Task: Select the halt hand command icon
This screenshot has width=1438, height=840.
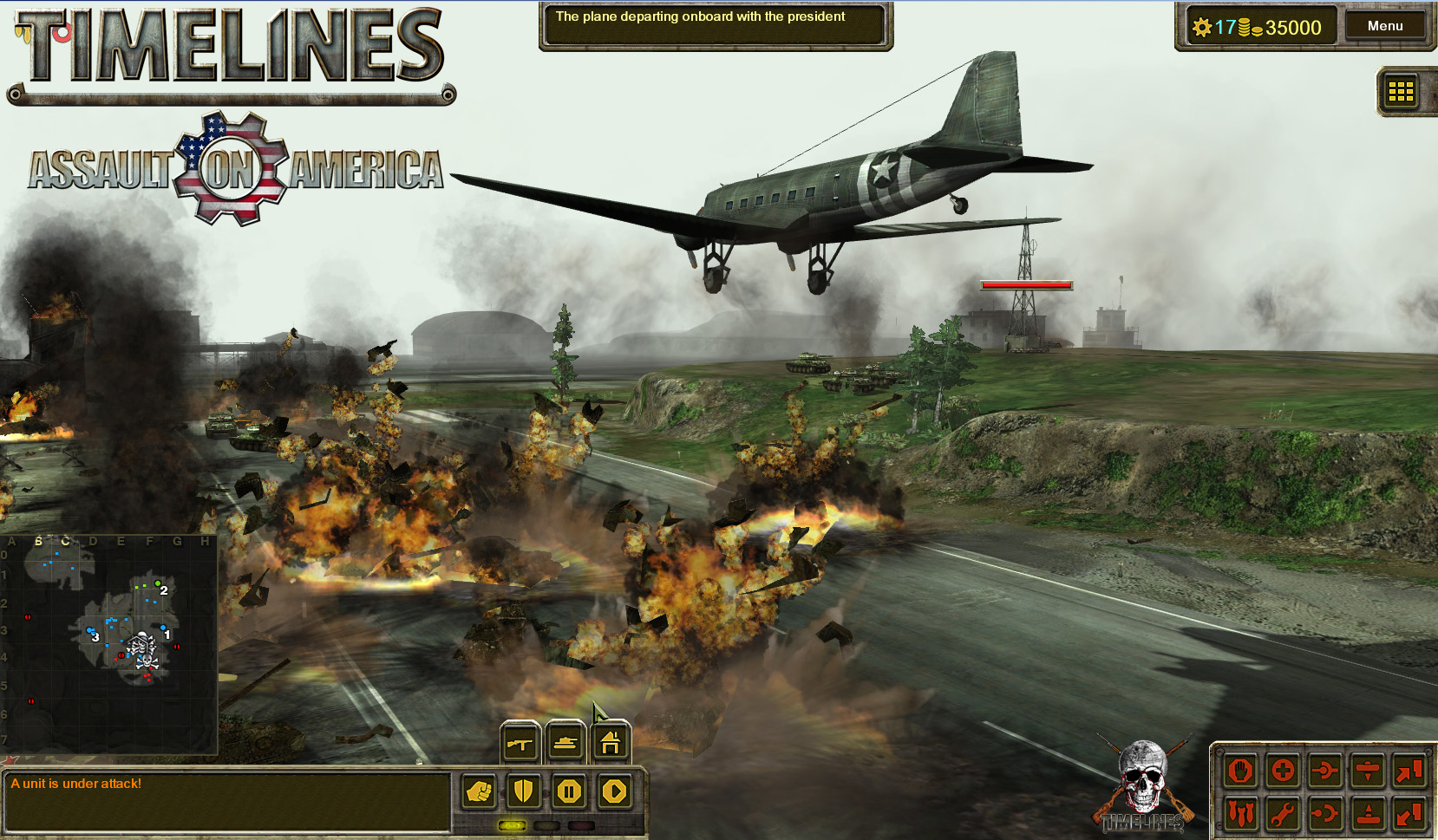Action: click(x=1240, y=772)
